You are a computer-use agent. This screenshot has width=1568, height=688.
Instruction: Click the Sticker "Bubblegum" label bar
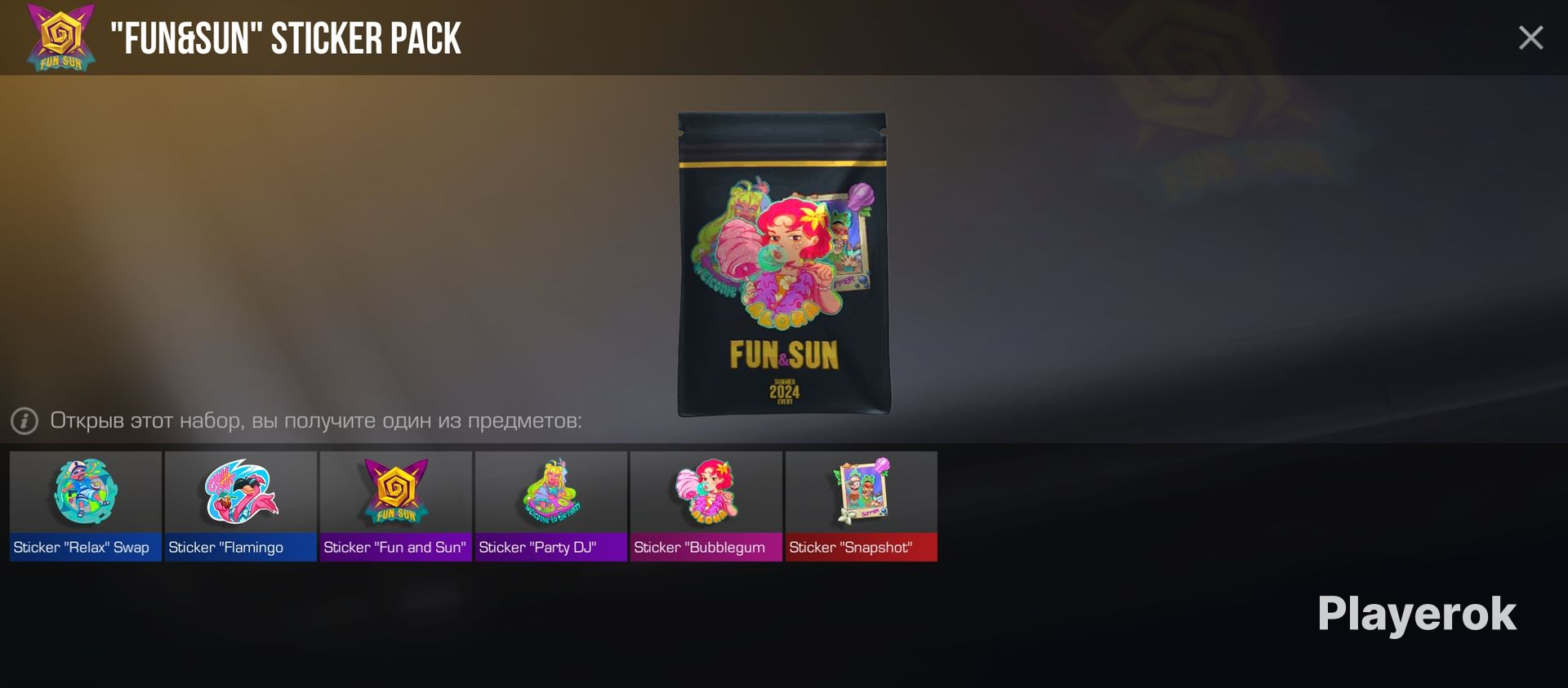click(x=706, y=548)
